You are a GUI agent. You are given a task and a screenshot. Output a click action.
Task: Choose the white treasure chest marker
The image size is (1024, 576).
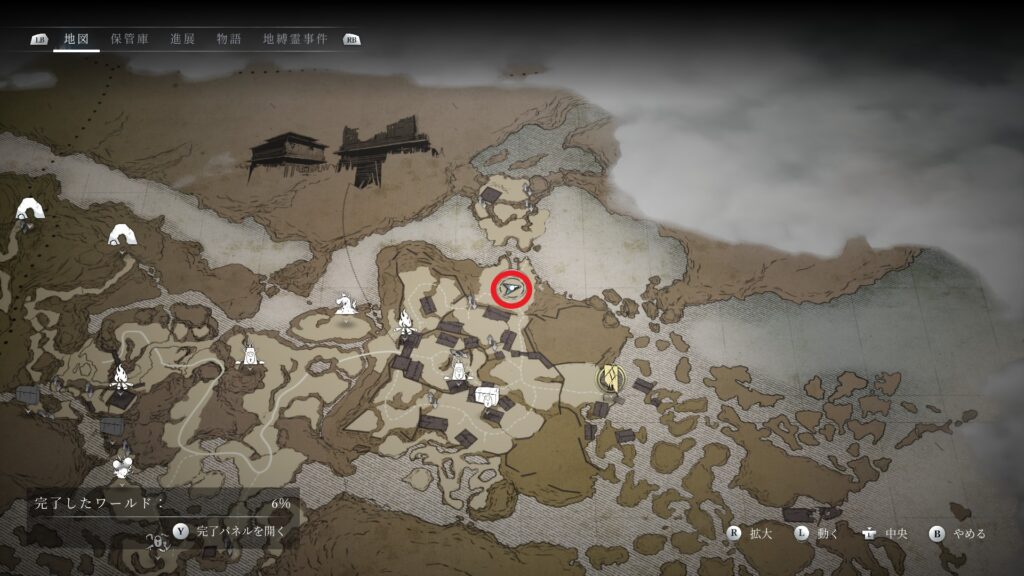486,393
